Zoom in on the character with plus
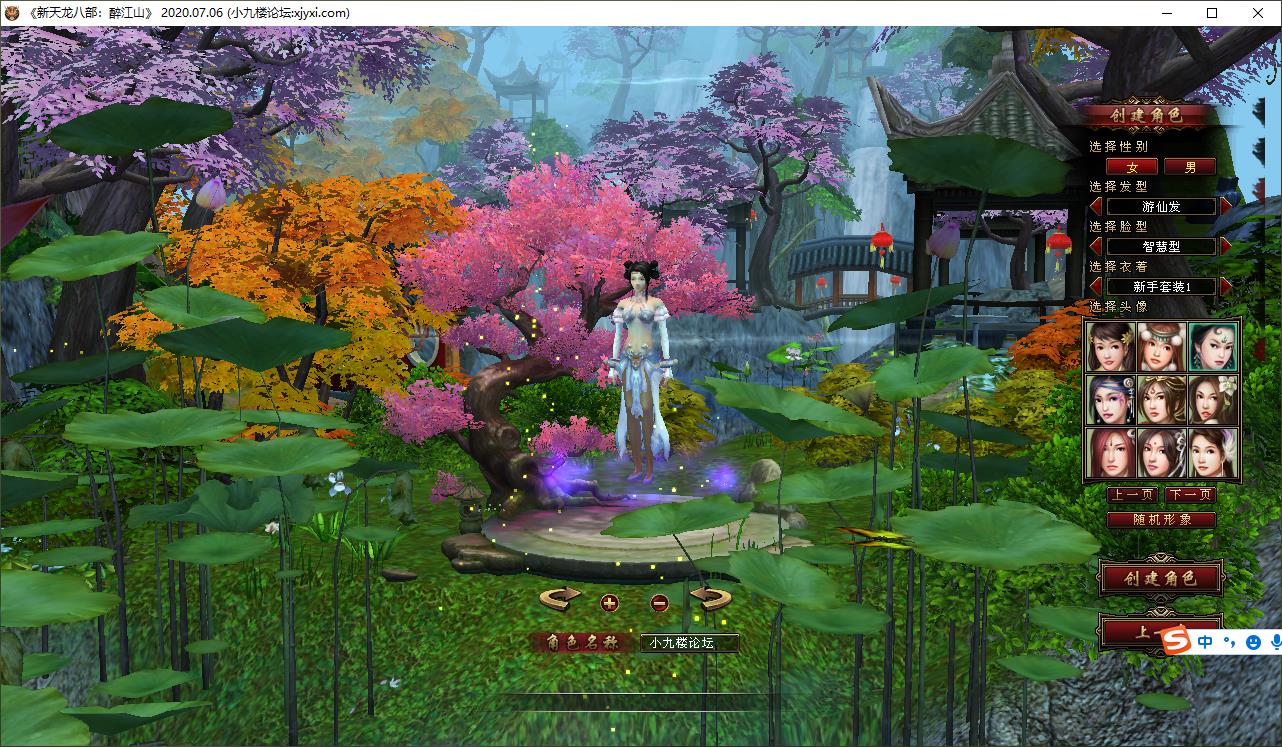Screen dimensions: 1282x747 point(610,602)
